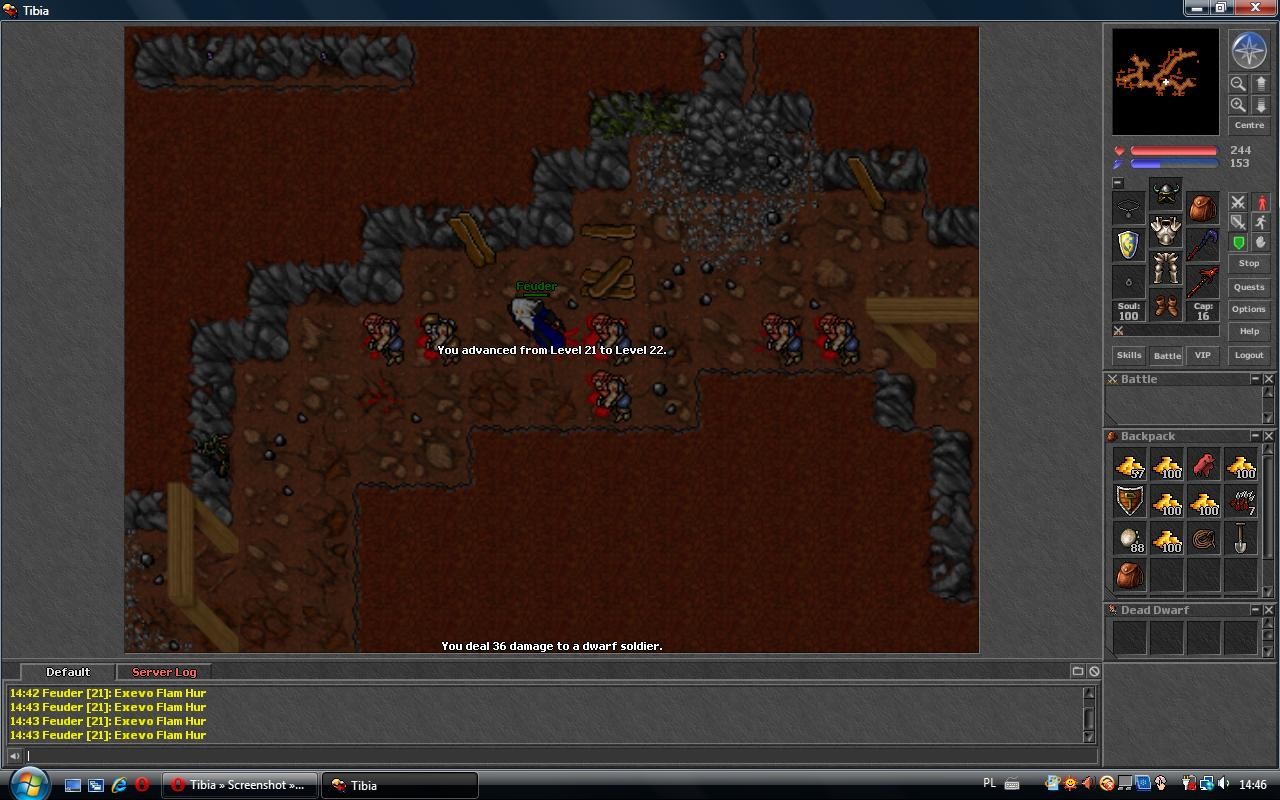Screen dimensions: 1280x800
Task: Minimize the Dead Dwarf container
Action: [x=1255, y=610]
